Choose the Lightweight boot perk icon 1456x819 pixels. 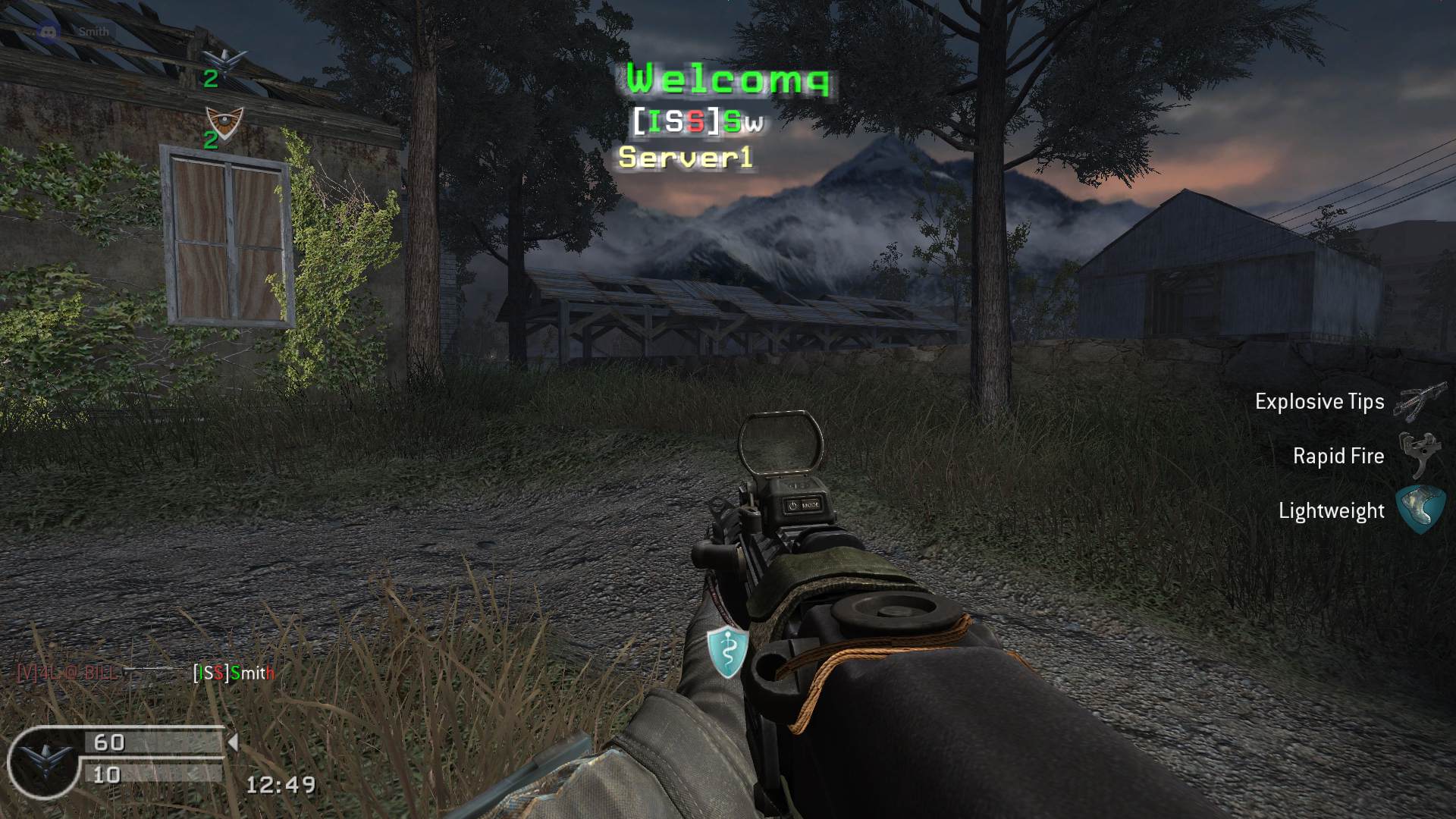click(x=1420, y=510)
